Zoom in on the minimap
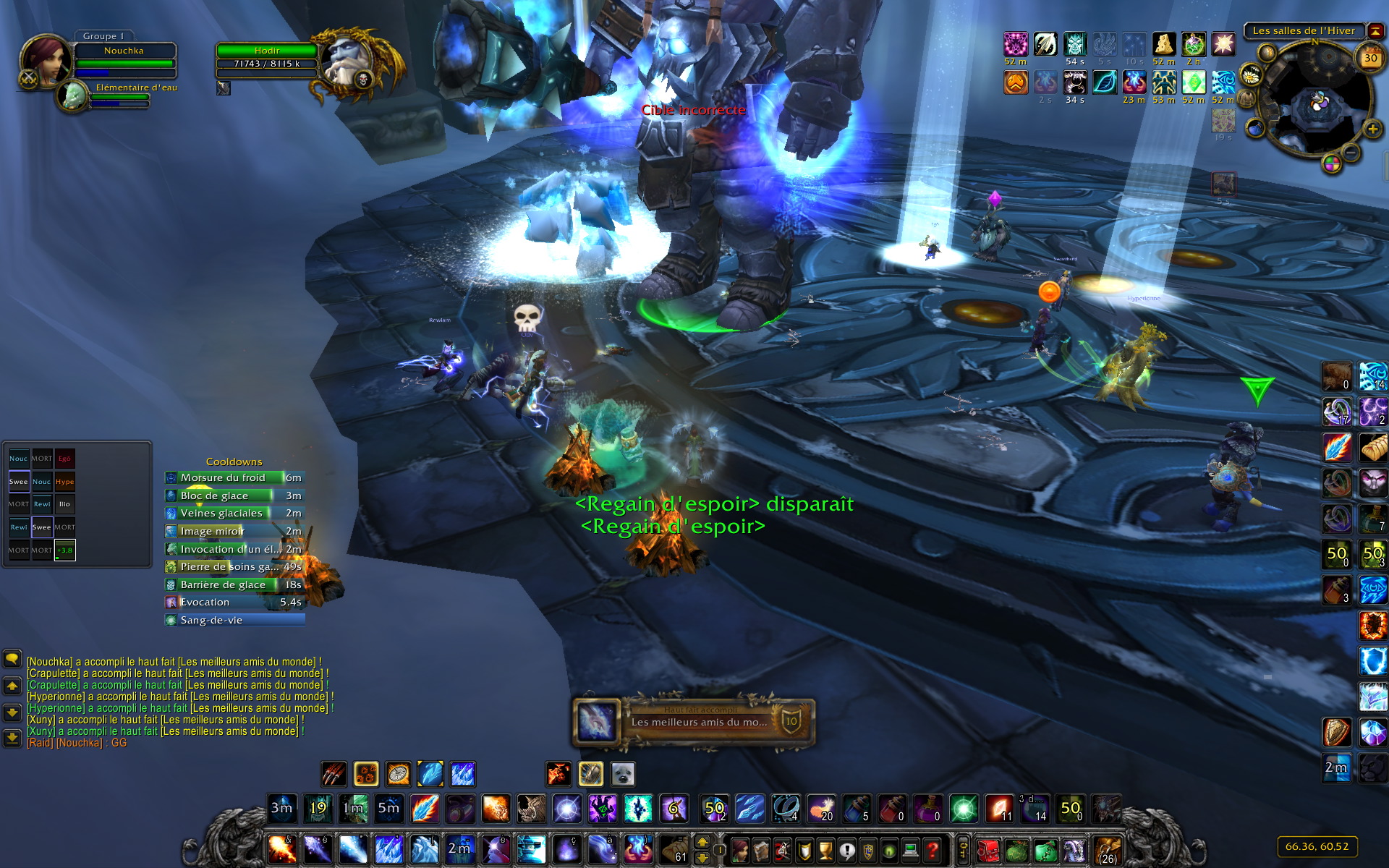1389x868 pixels. (x=1372, y=129)
